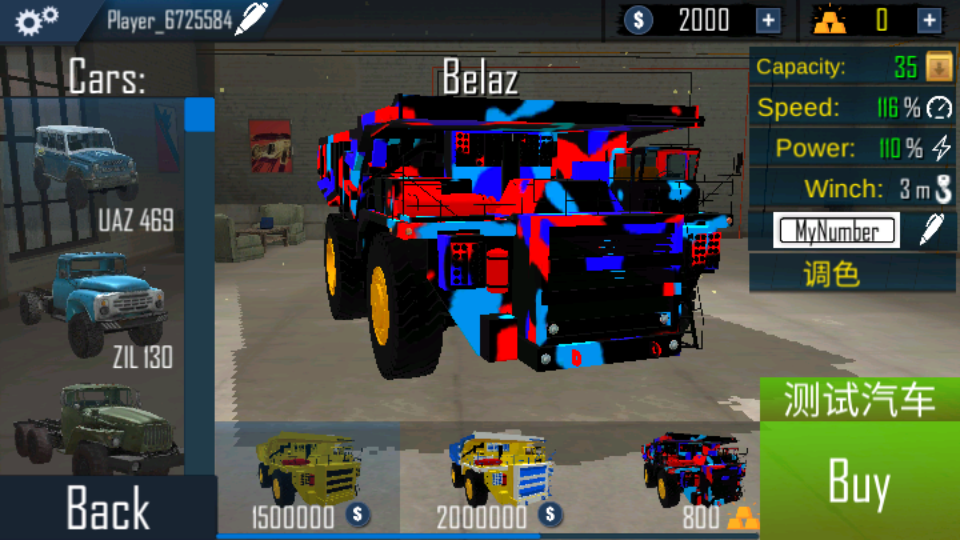
Task: Tap the Capacity upgrade box icon
Action: click(938, 67)
